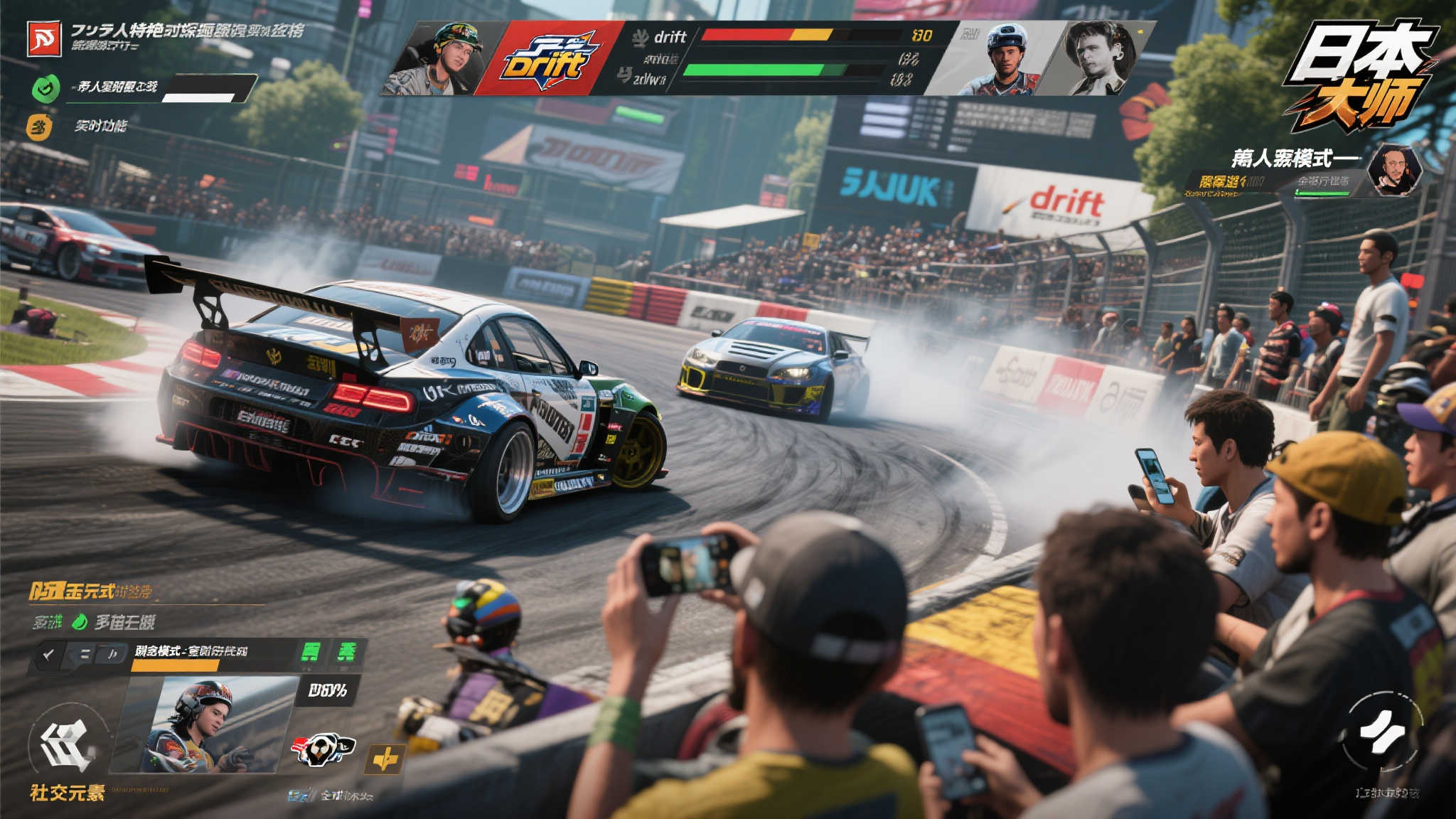Viewport: 1456px width, 819px height.
Task: Click the yellow plus-shaped square button
Action: click(x=385, y=759)
